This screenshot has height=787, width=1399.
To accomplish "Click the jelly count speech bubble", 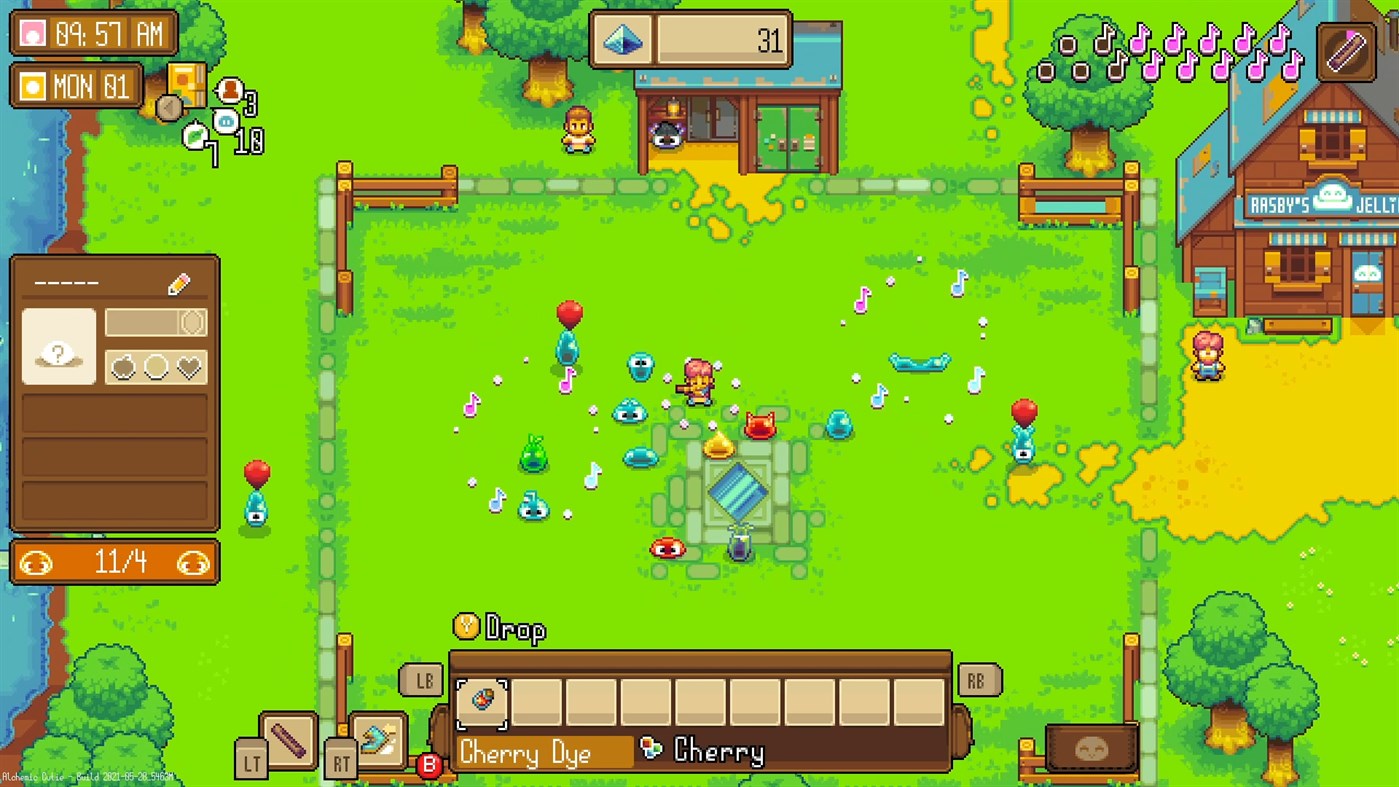I will click(226, 122).
